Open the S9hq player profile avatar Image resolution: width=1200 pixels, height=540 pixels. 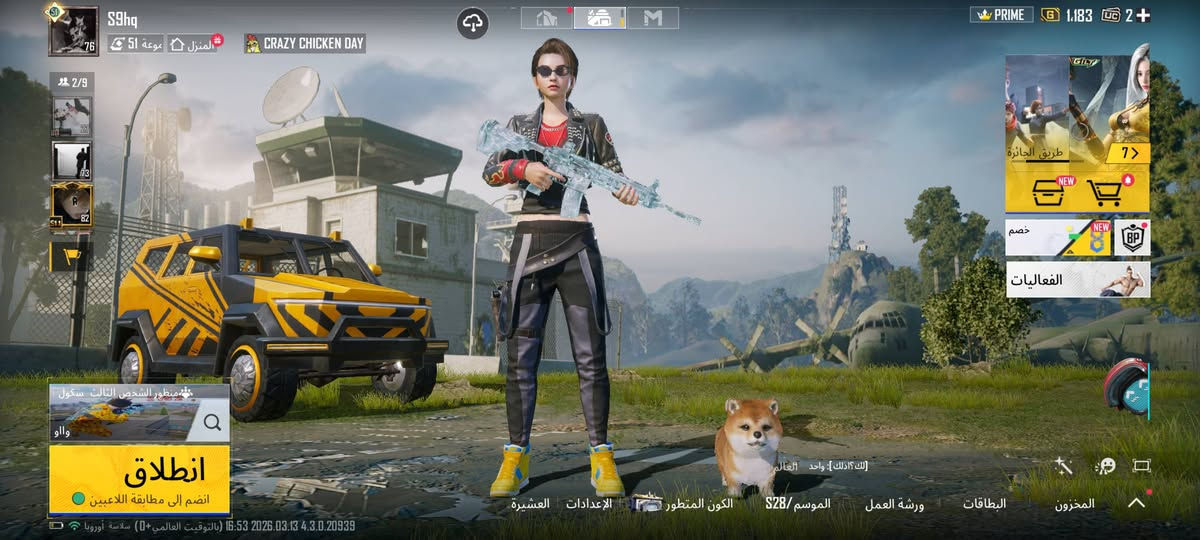pyautogui.click(x=73, y=31)
